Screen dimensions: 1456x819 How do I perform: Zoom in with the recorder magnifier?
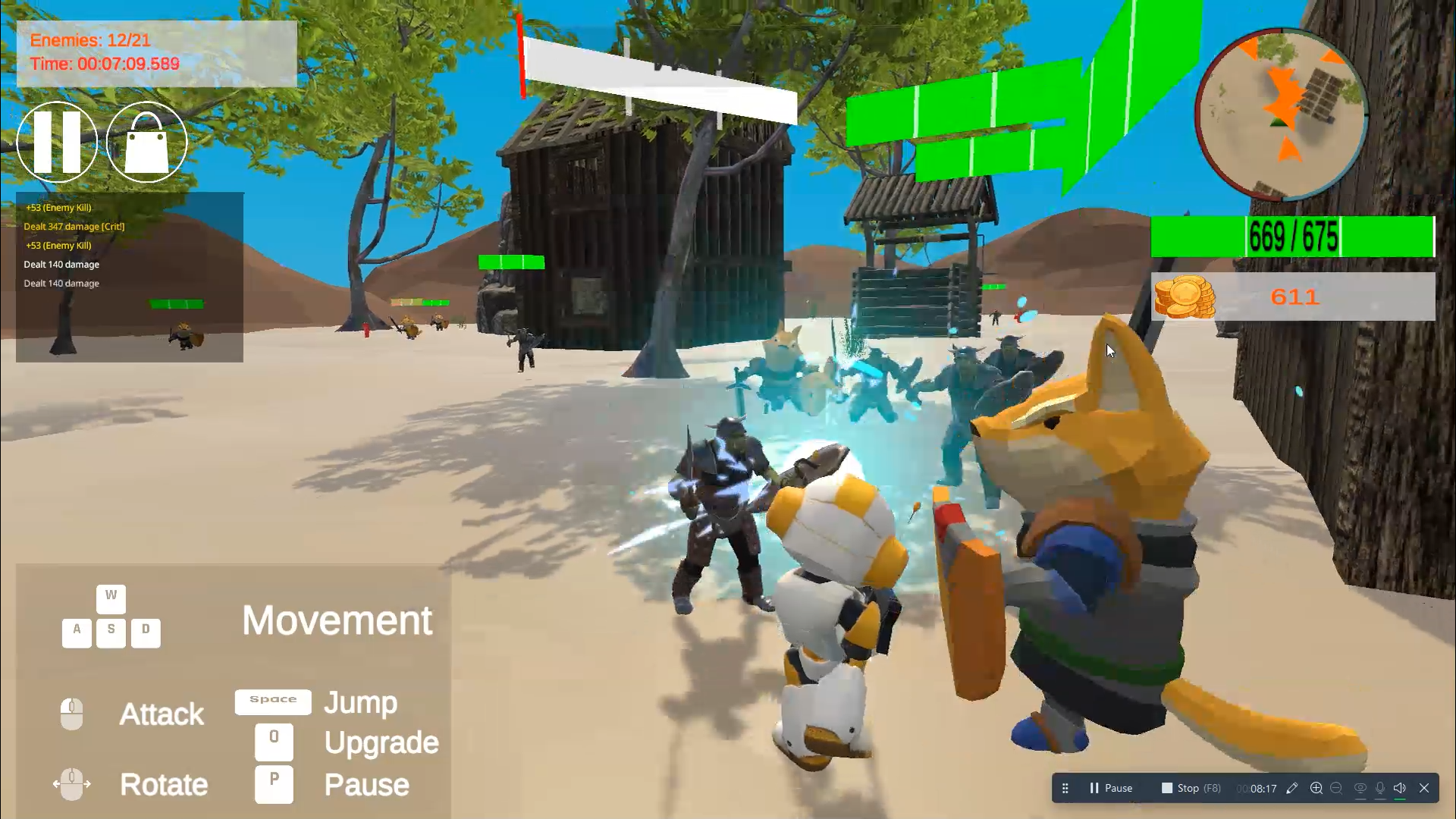[x=1316, y=788]
